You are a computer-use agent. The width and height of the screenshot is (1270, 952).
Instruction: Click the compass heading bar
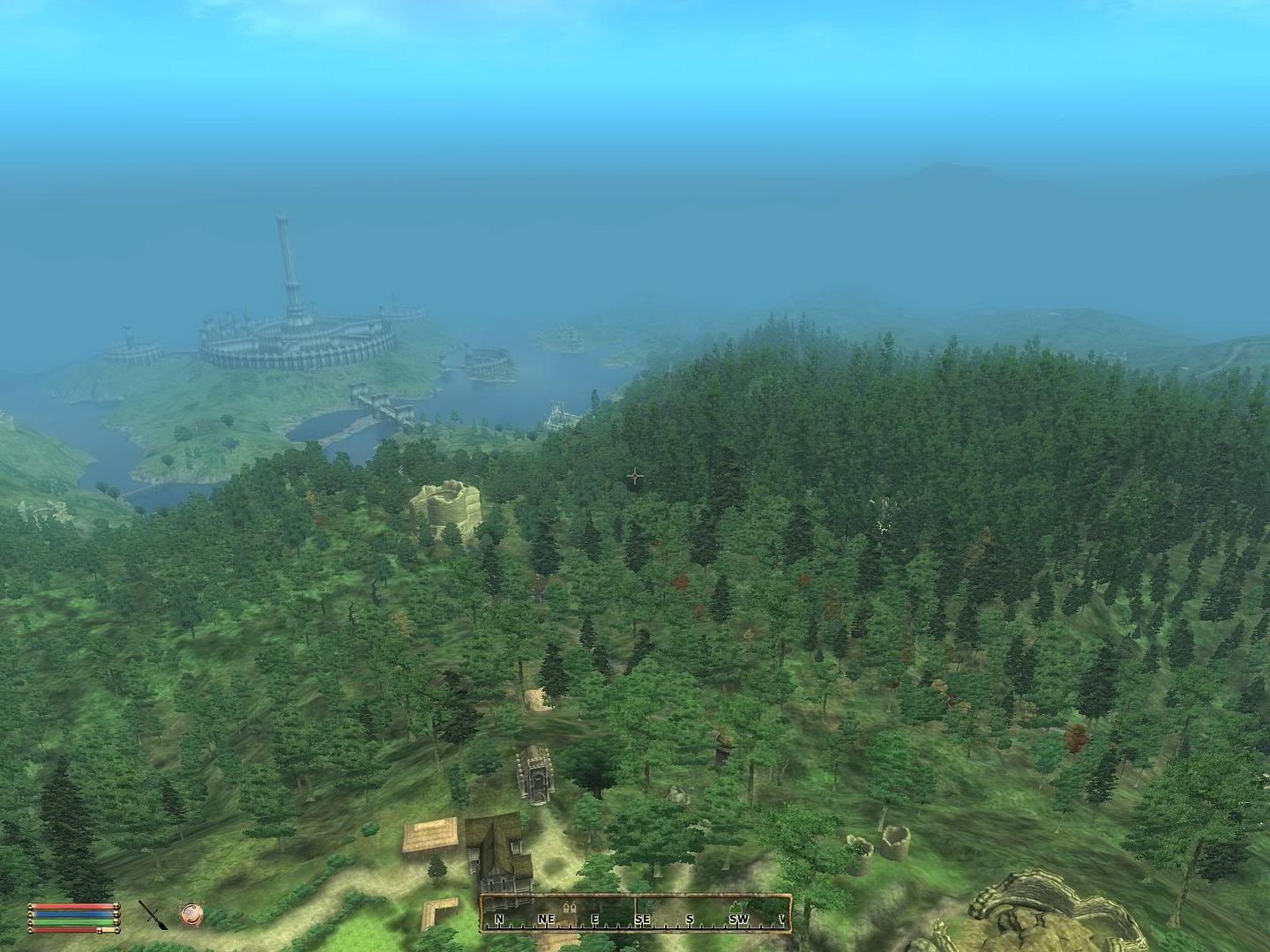[x=635, y=915]
